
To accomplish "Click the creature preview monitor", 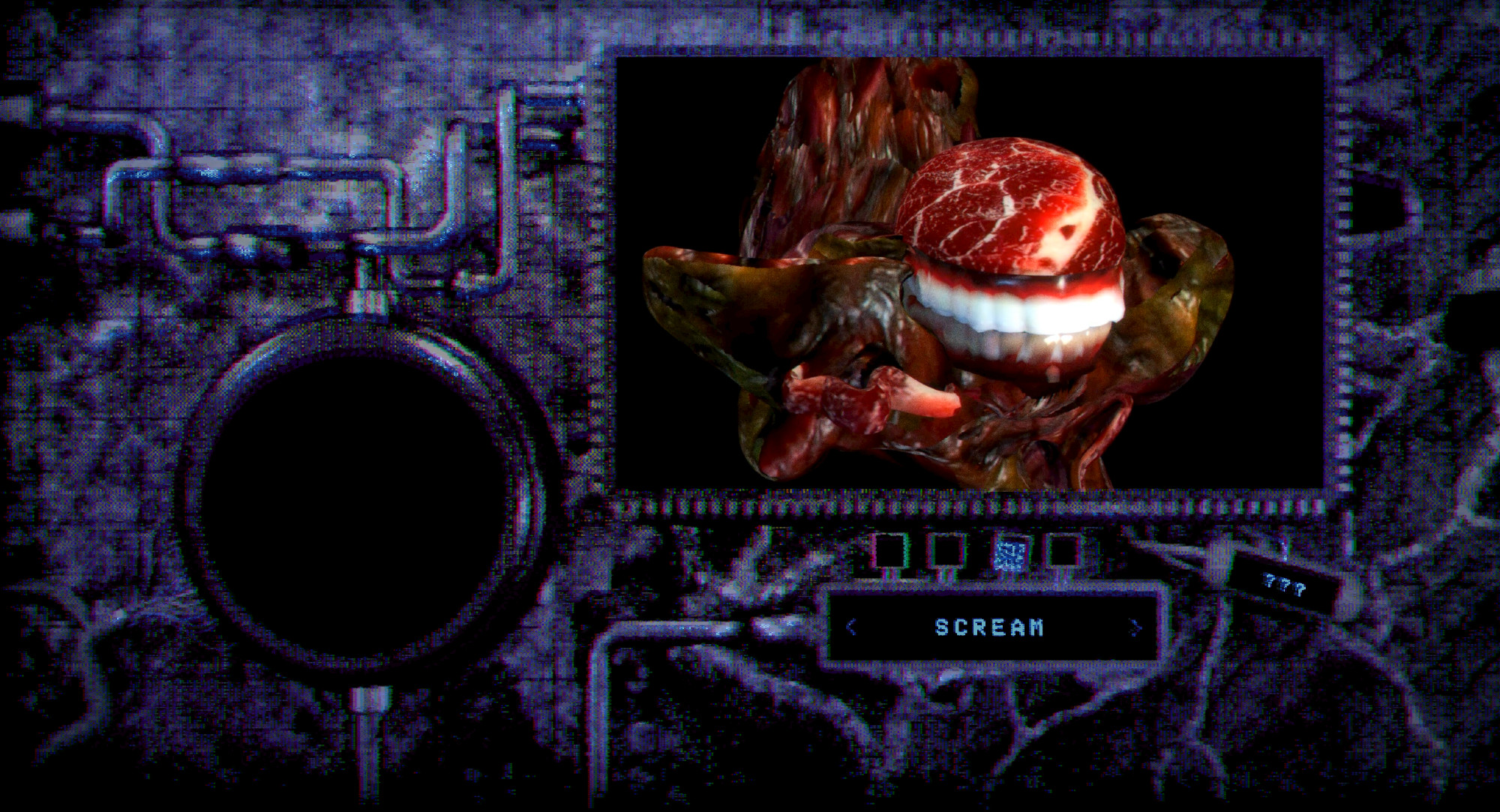I will 969,274.
